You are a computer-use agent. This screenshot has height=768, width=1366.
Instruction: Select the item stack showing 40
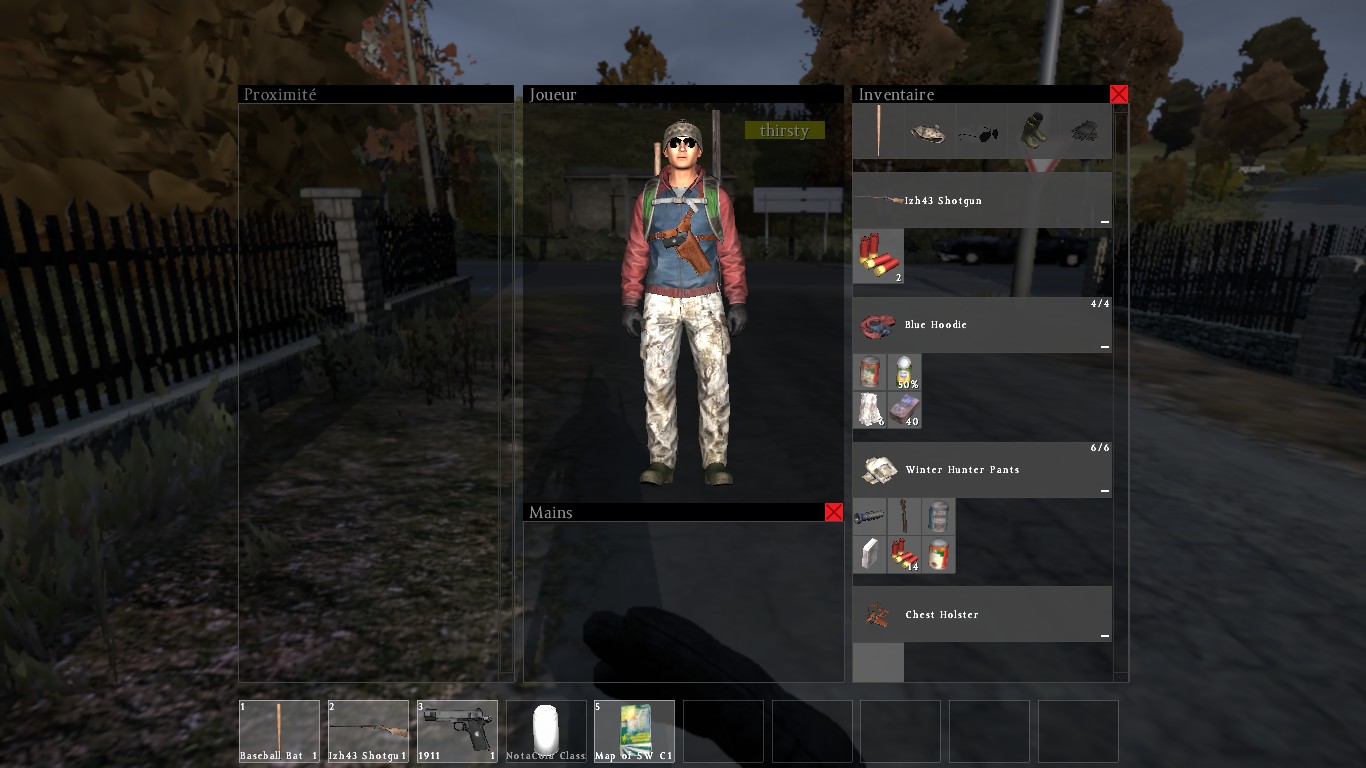(904, 410)
